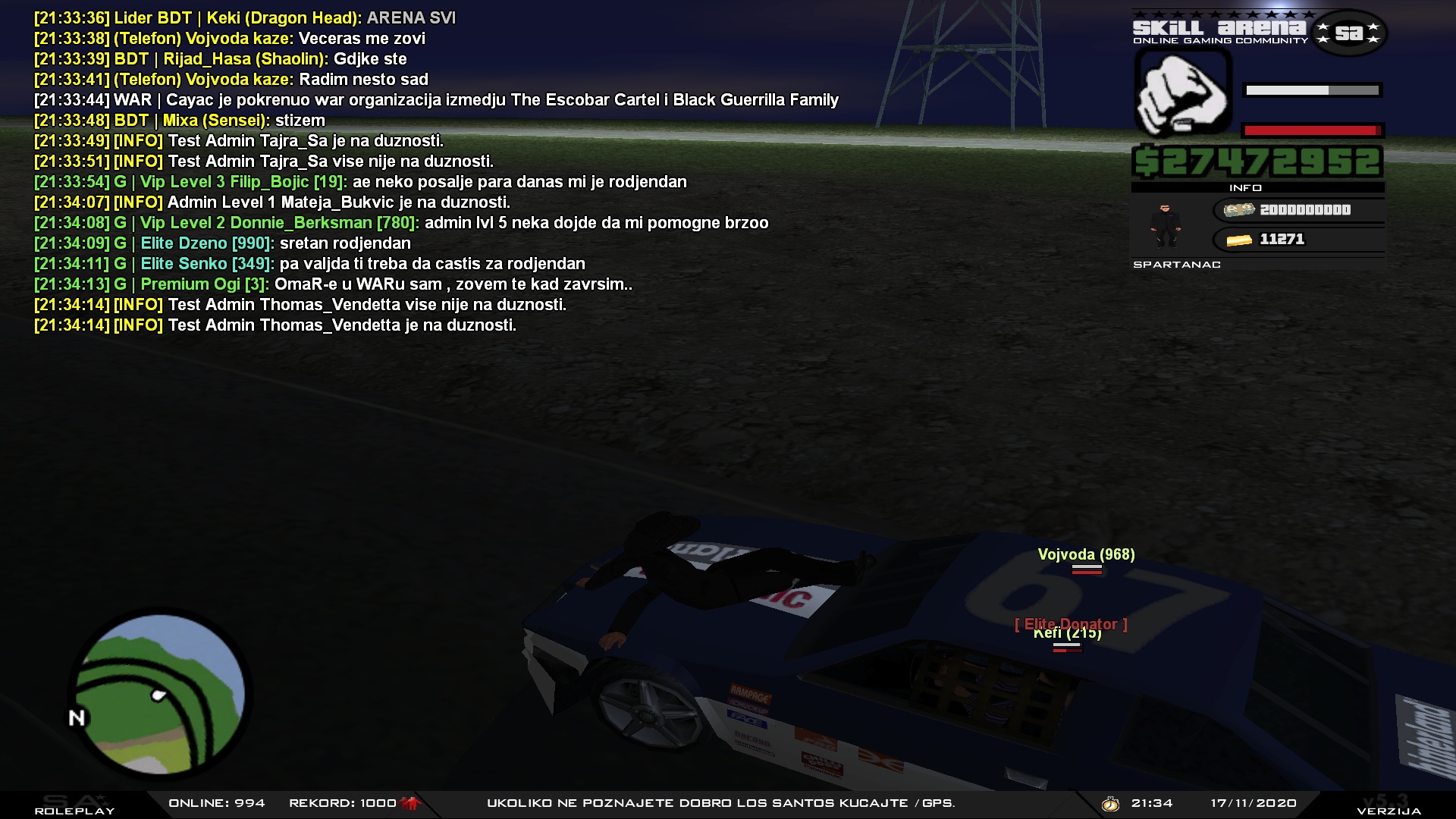This screenshot has height=819, width=1456.
Task: Click the Vojvoda (968) player nametag
Action: 1086,554
